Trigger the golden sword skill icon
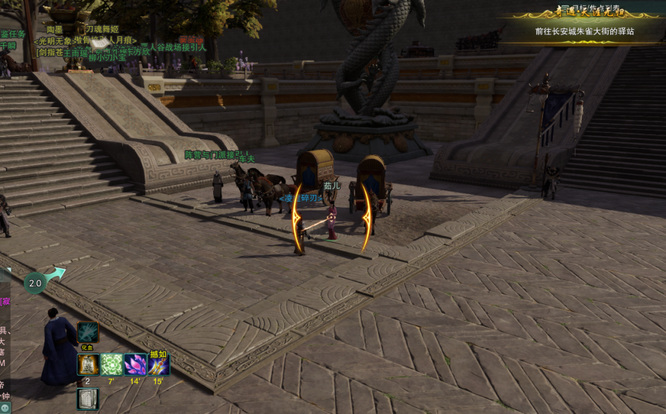 coord(159,365)
